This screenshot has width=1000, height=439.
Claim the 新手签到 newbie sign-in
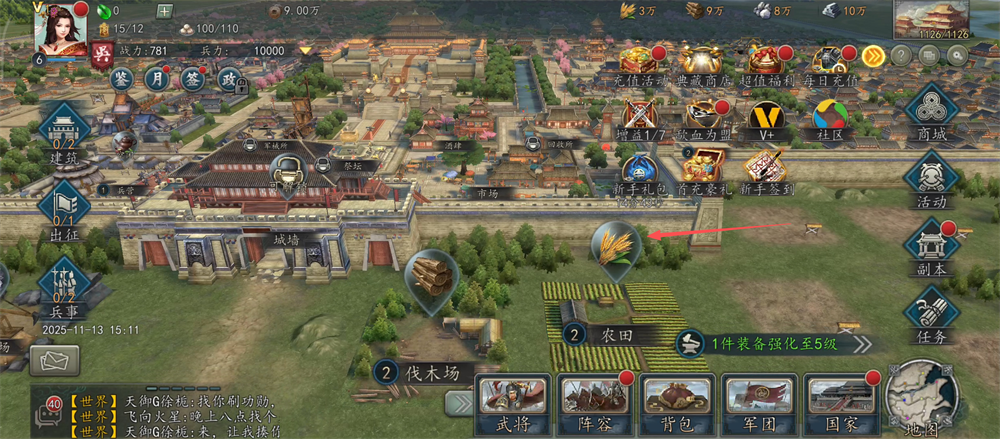(765, 170)
